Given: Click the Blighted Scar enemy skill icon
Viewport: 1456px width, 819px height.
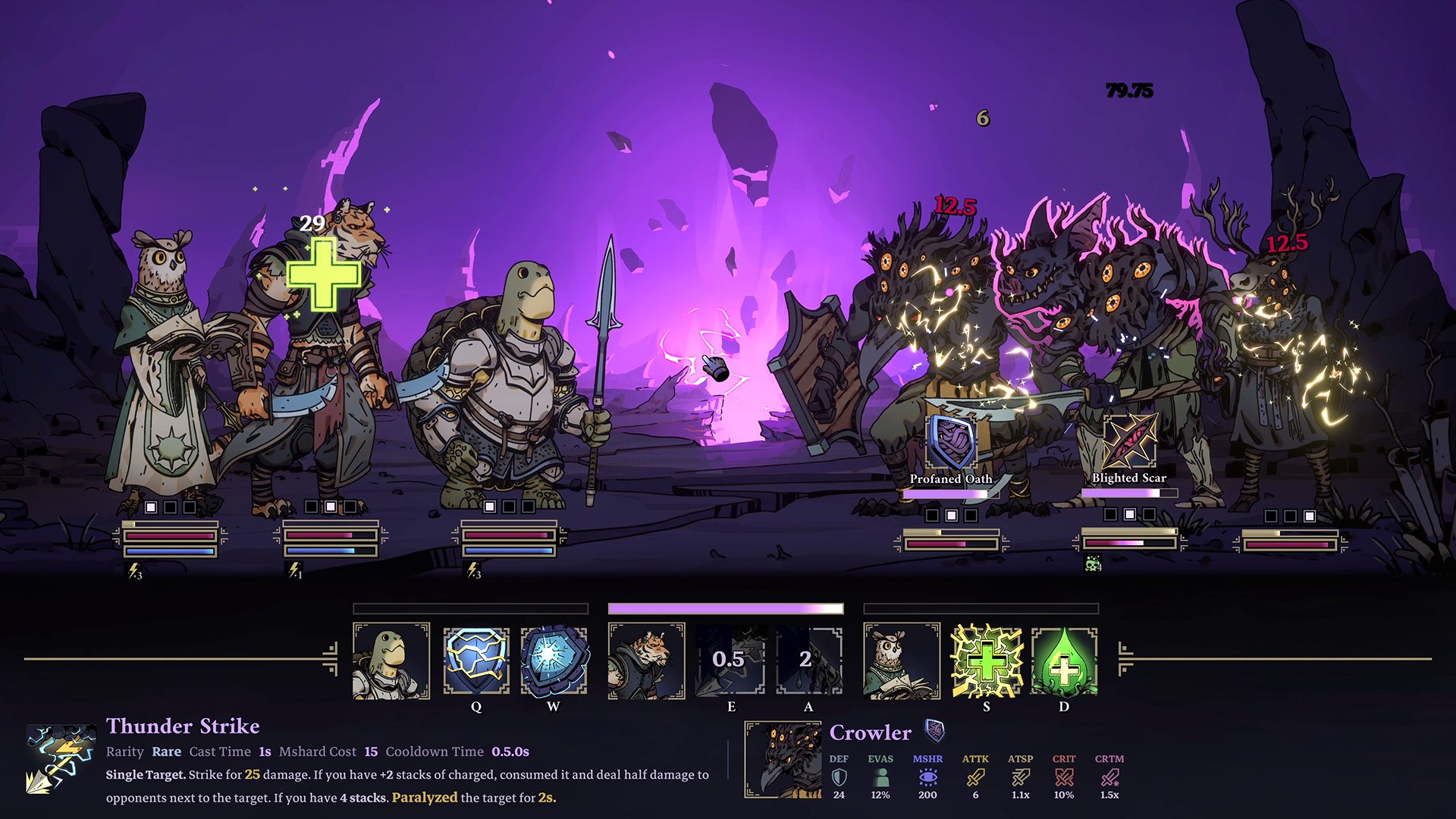Looking at the screenshot, I should pos(1129,442).
